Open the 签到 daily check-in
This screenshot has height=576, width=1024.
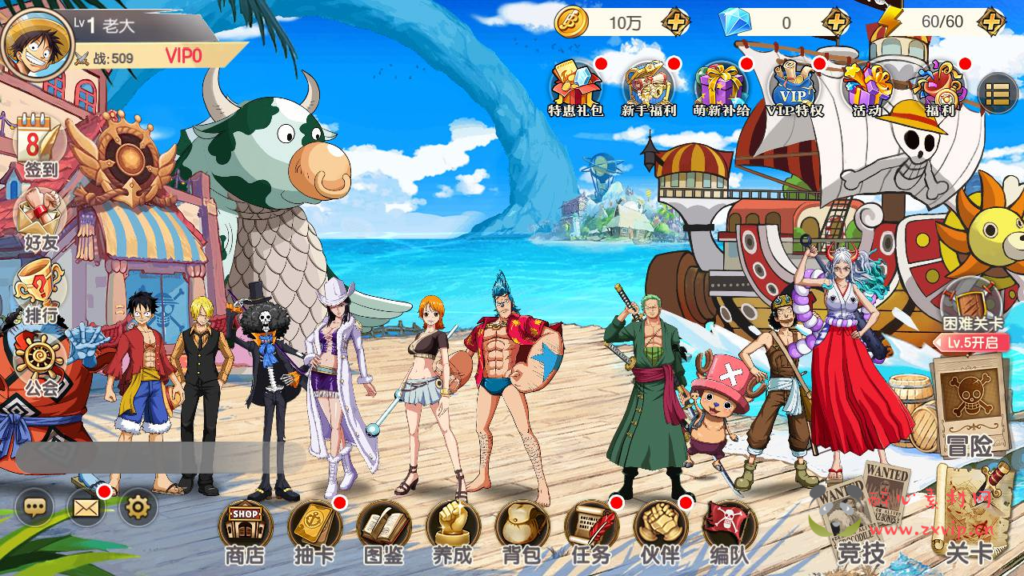tap(40, 148)
